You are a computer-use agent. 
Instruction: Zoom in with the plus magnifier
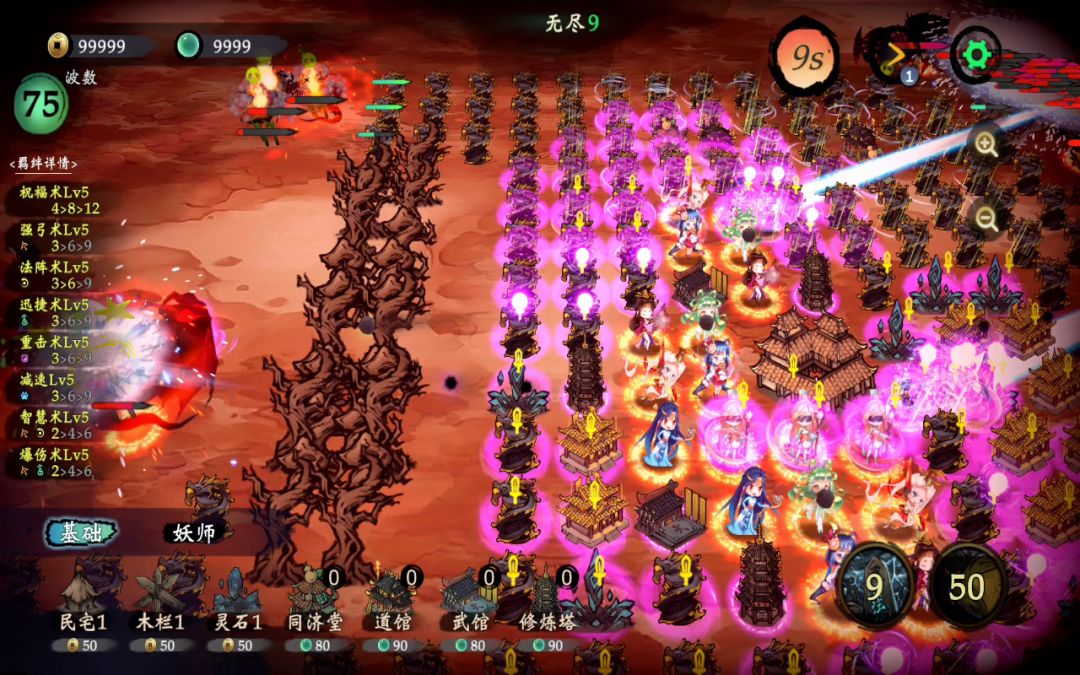pos(986,146)
